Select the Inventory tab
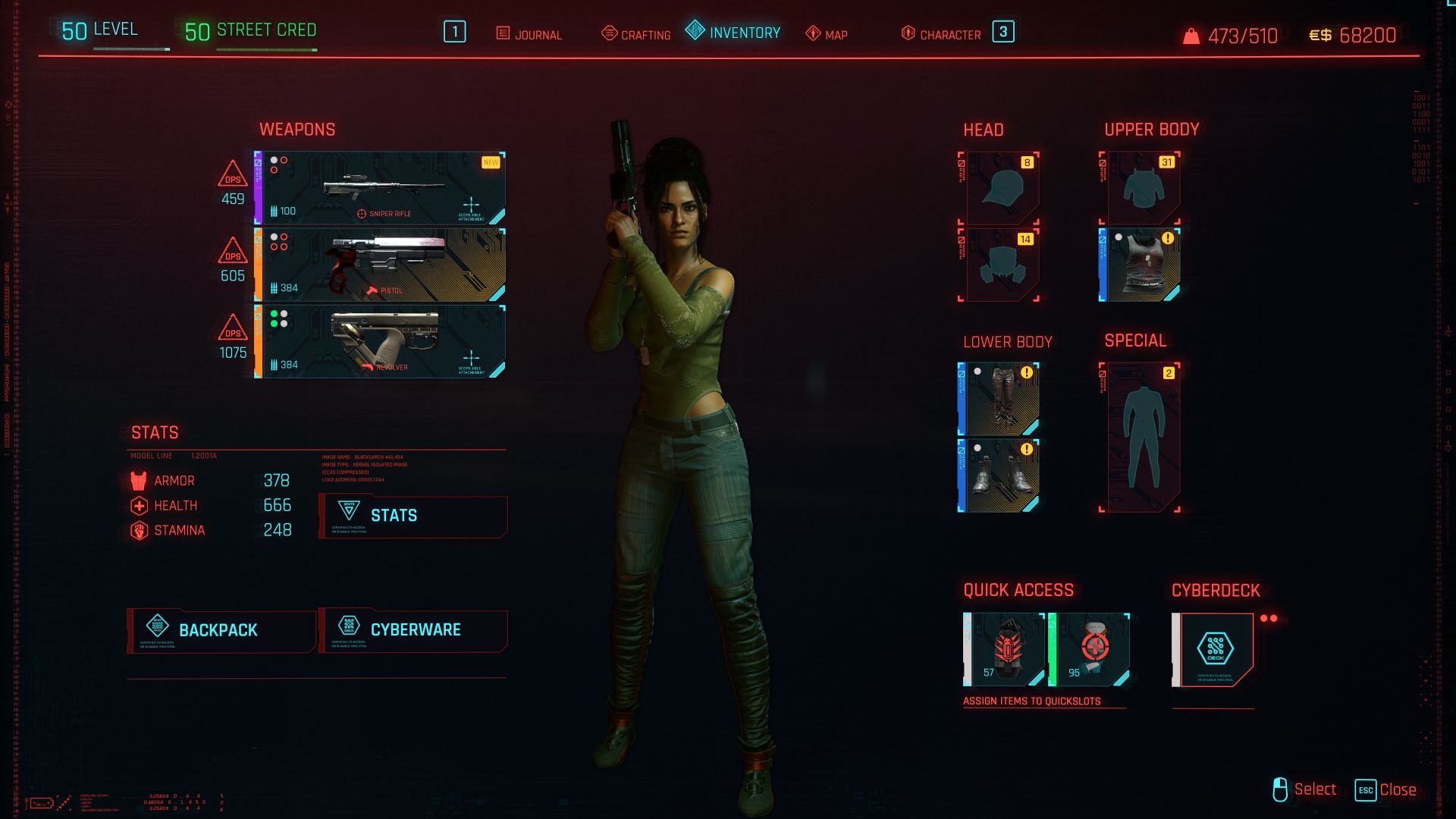 [x=733, y=33]
